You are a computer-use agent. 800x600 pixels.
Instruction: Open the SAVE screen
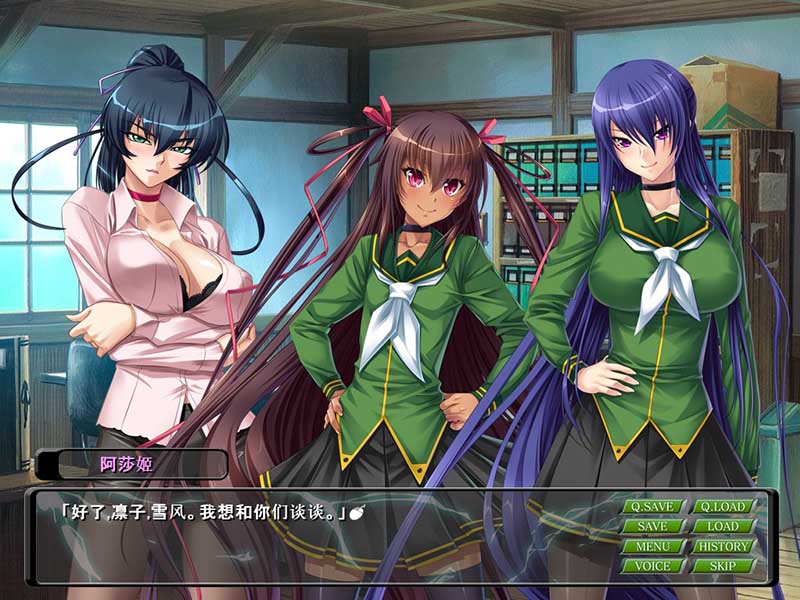652,526
